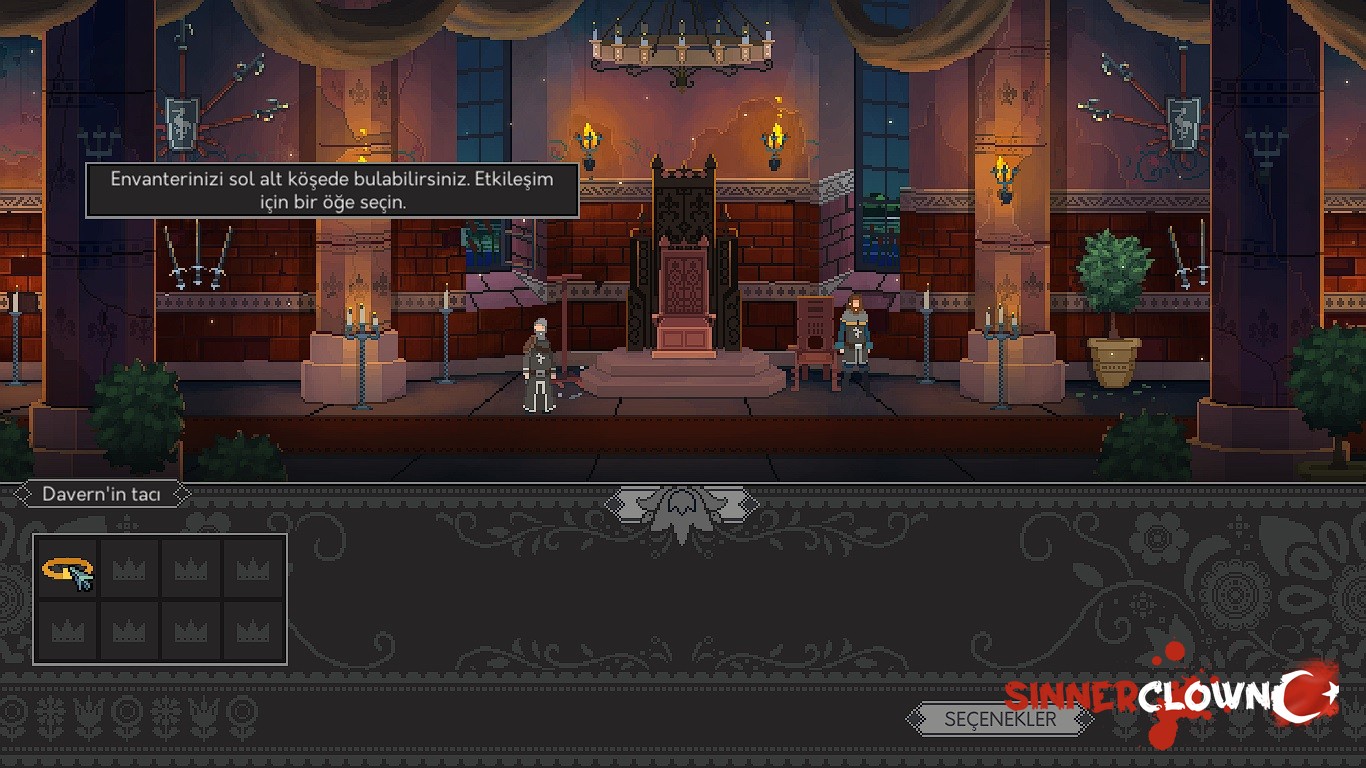Collapse the inventory panel using the ornate handle

682,504
